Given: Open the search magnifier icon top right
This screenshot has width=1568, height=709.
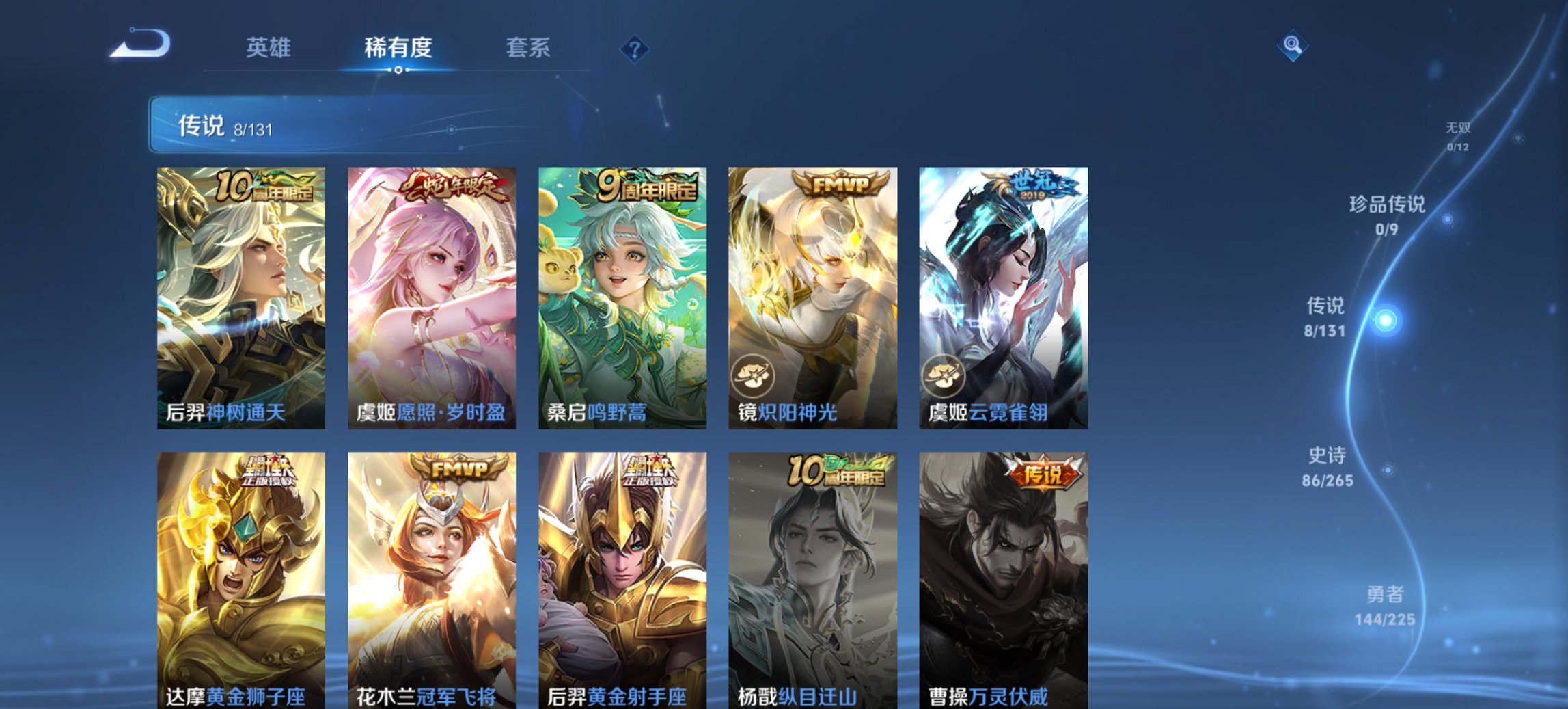Looking at the screenshot, I should (x=1291, y=47).
